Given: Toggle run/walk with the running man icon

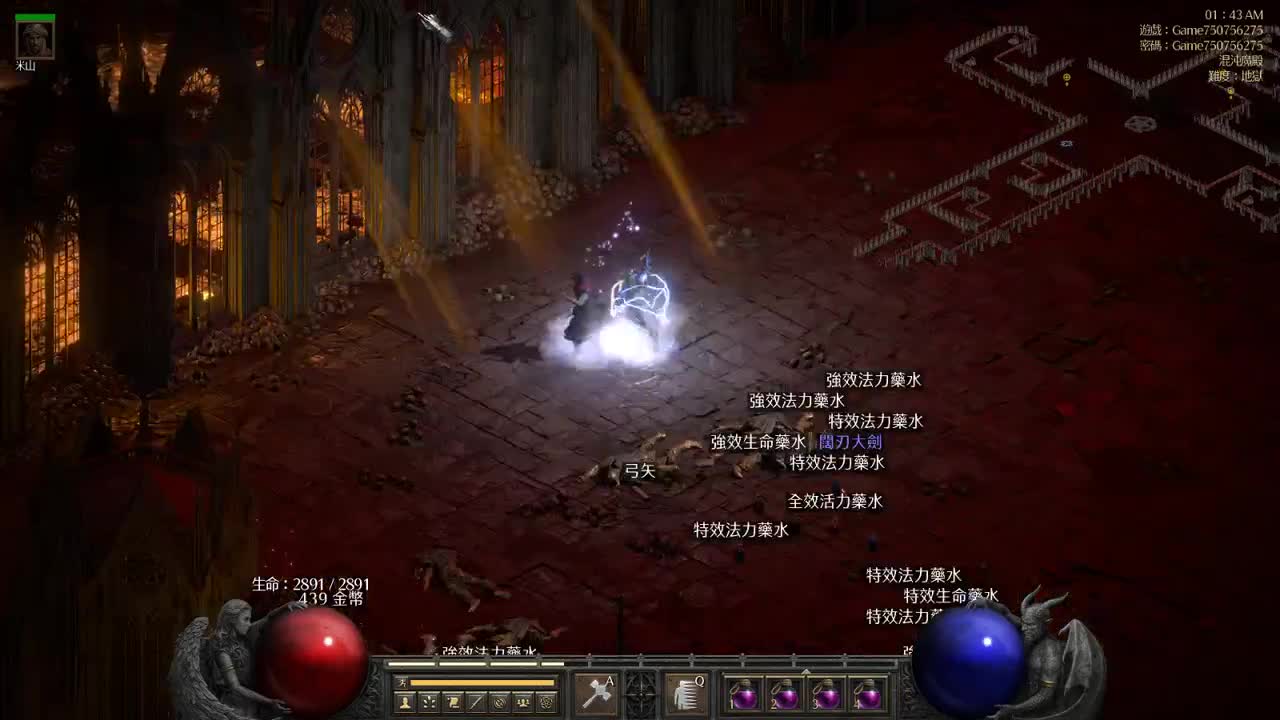Looking at the screenshot, I should 401,682.
